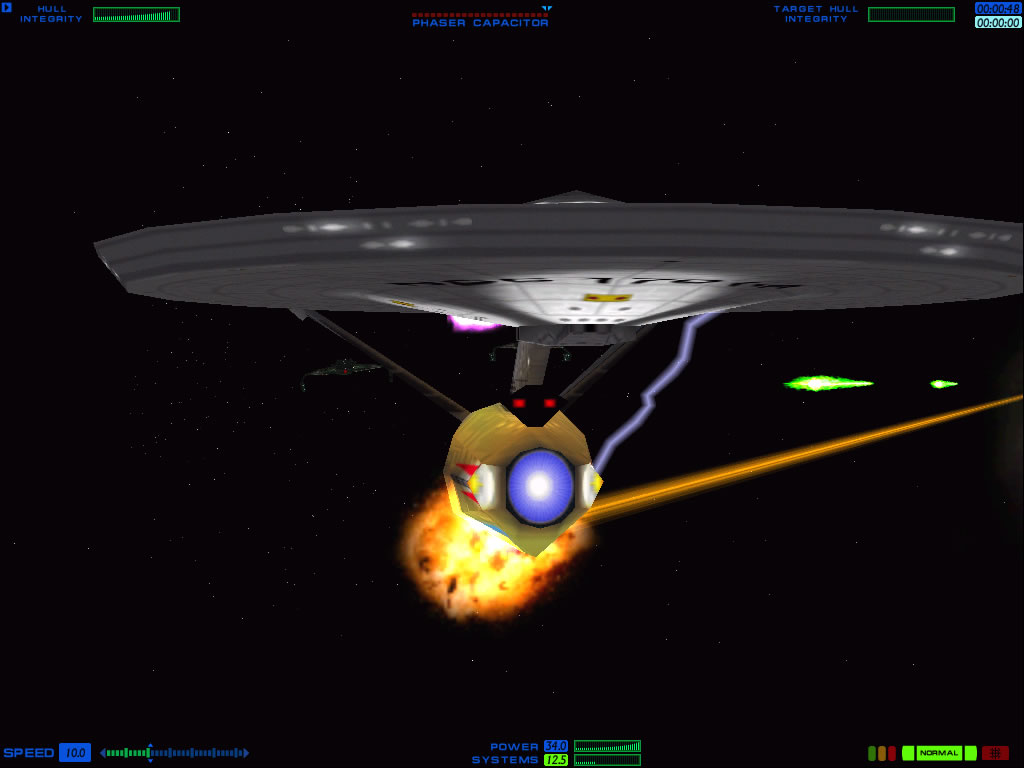This screenshot has width=1024, height=768.
Task: Choose the red alert light
Action: point(892,753)
